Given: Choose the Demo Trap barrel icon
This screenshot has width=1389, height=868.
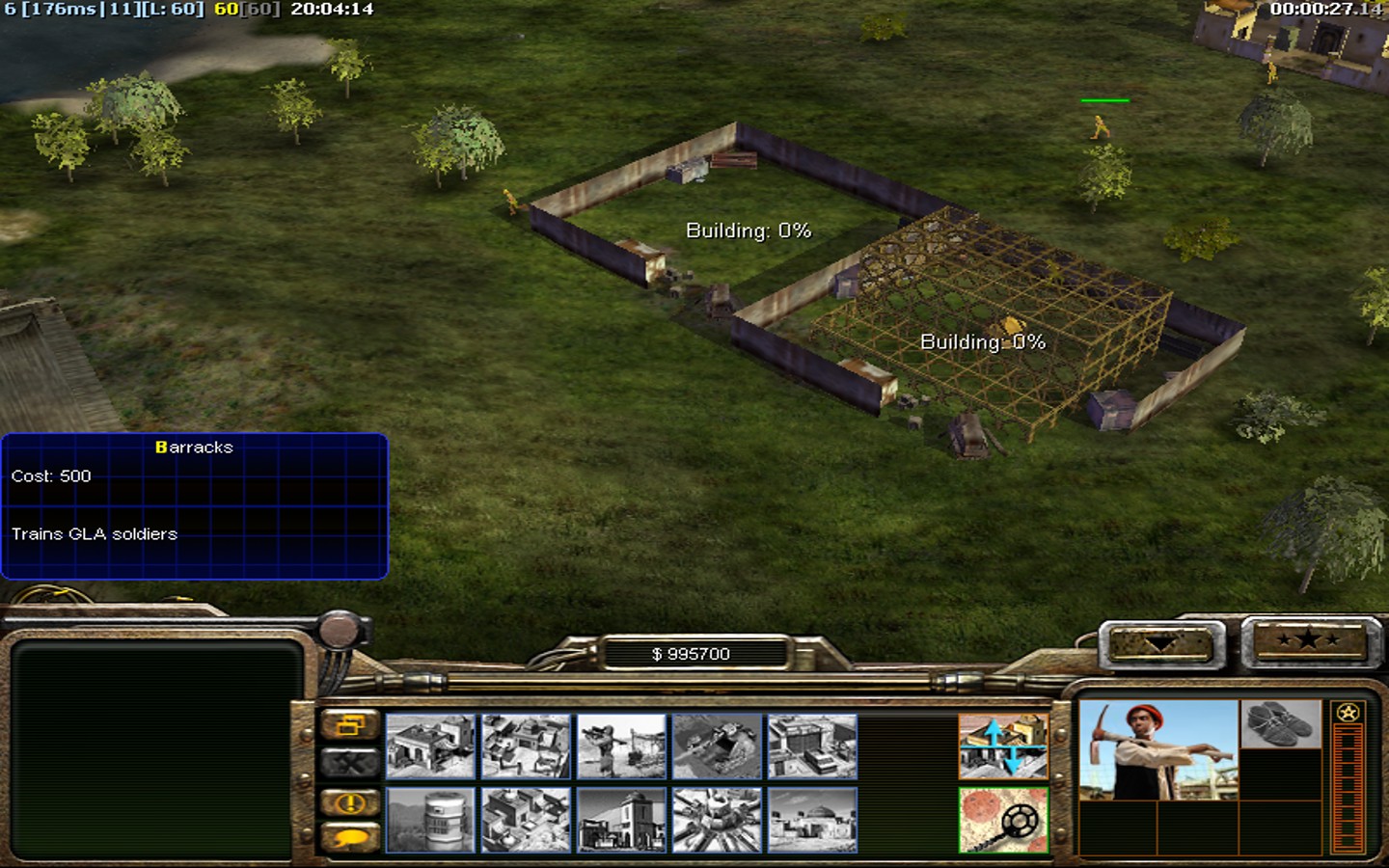Looking at the screenshot, I should pyautogui.click(x=430, y=820).
